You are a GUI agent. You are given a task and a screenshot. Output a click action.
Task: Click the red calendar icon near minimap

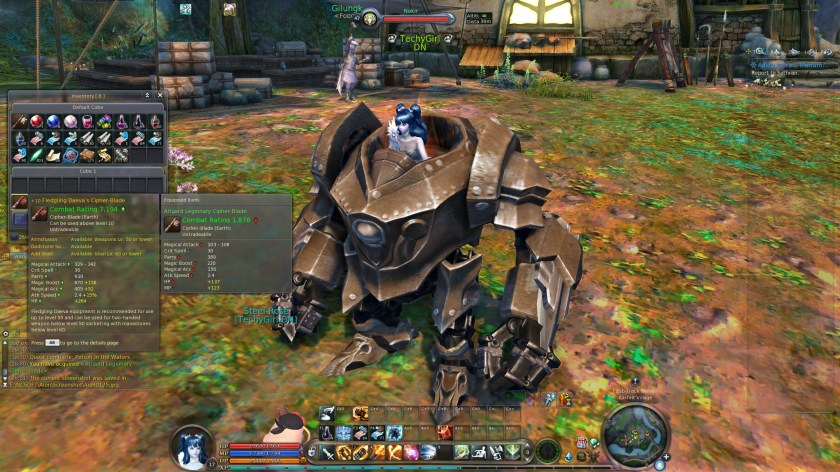(581, 442)
